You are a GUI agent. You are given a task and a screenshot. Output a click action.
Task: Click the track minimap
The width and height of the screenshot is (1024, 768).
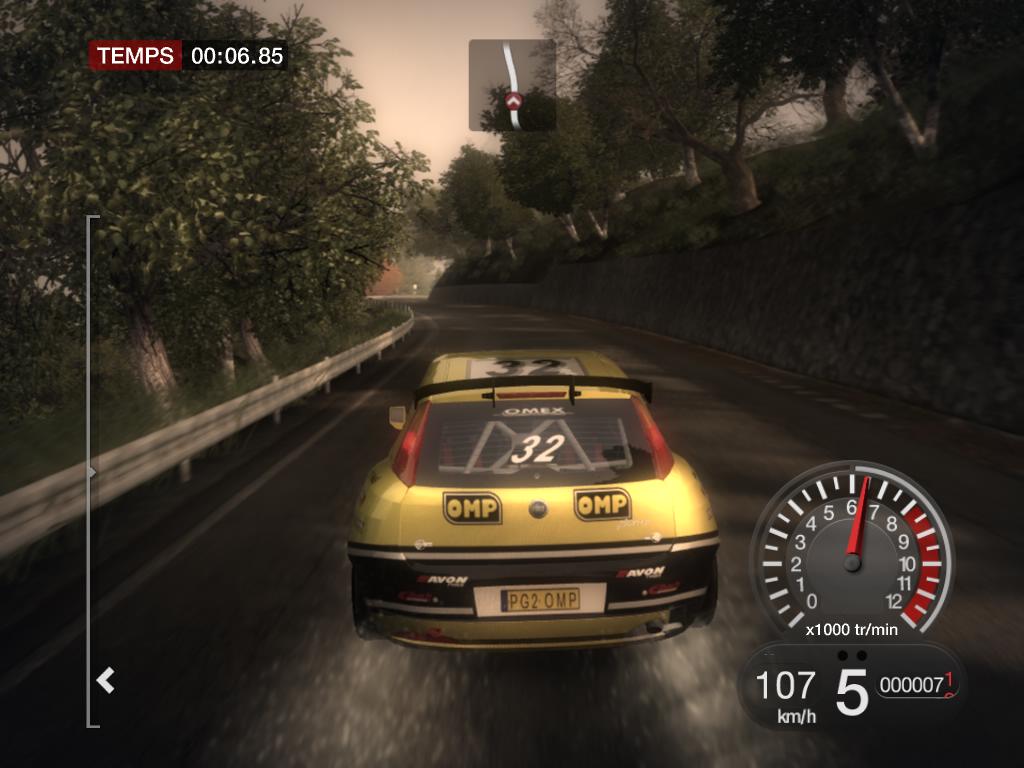click(512, 85)
